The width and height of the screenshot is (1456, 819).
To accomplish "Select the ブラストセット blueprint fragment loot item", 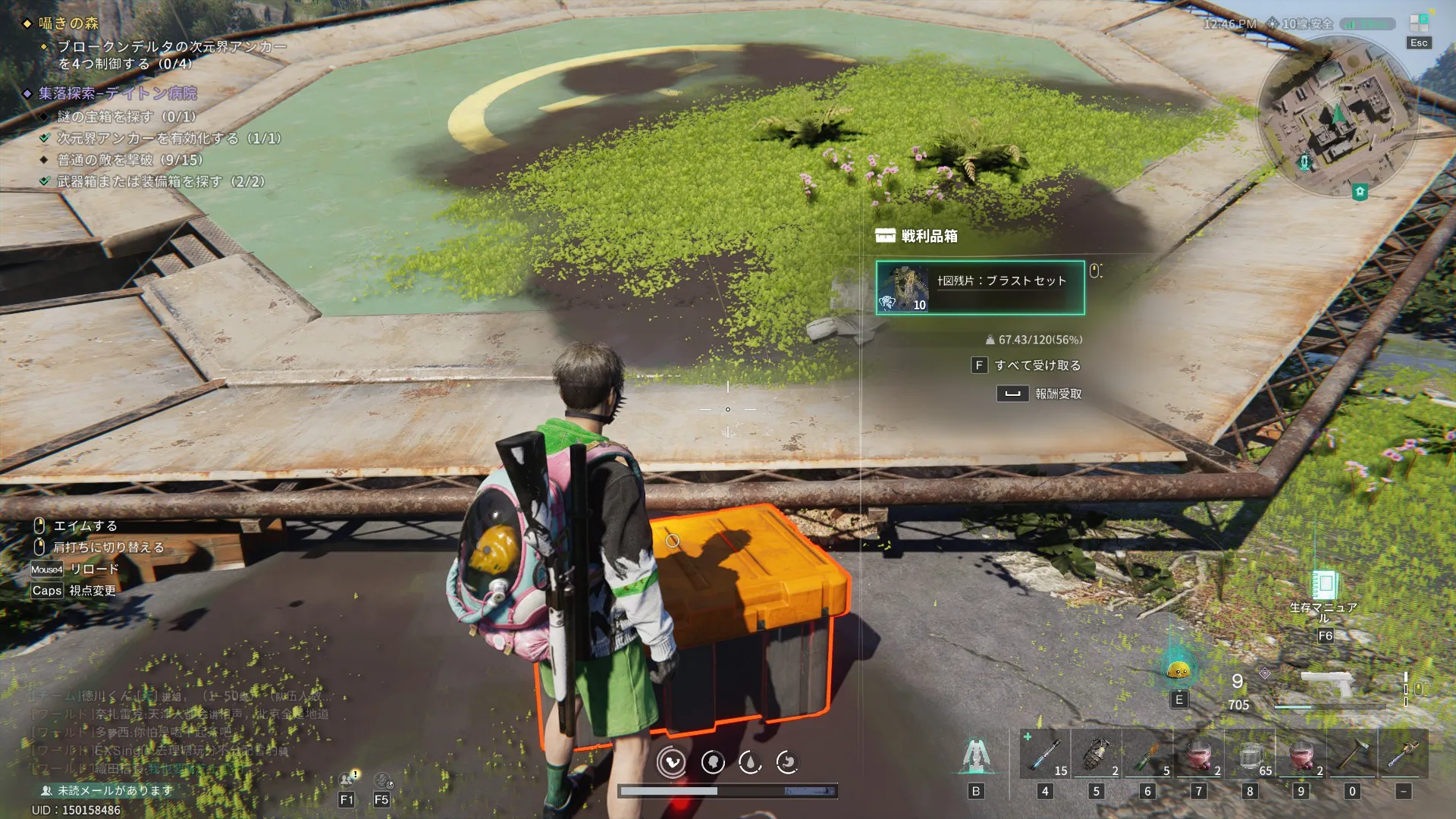I will click(x=980, y=287).
